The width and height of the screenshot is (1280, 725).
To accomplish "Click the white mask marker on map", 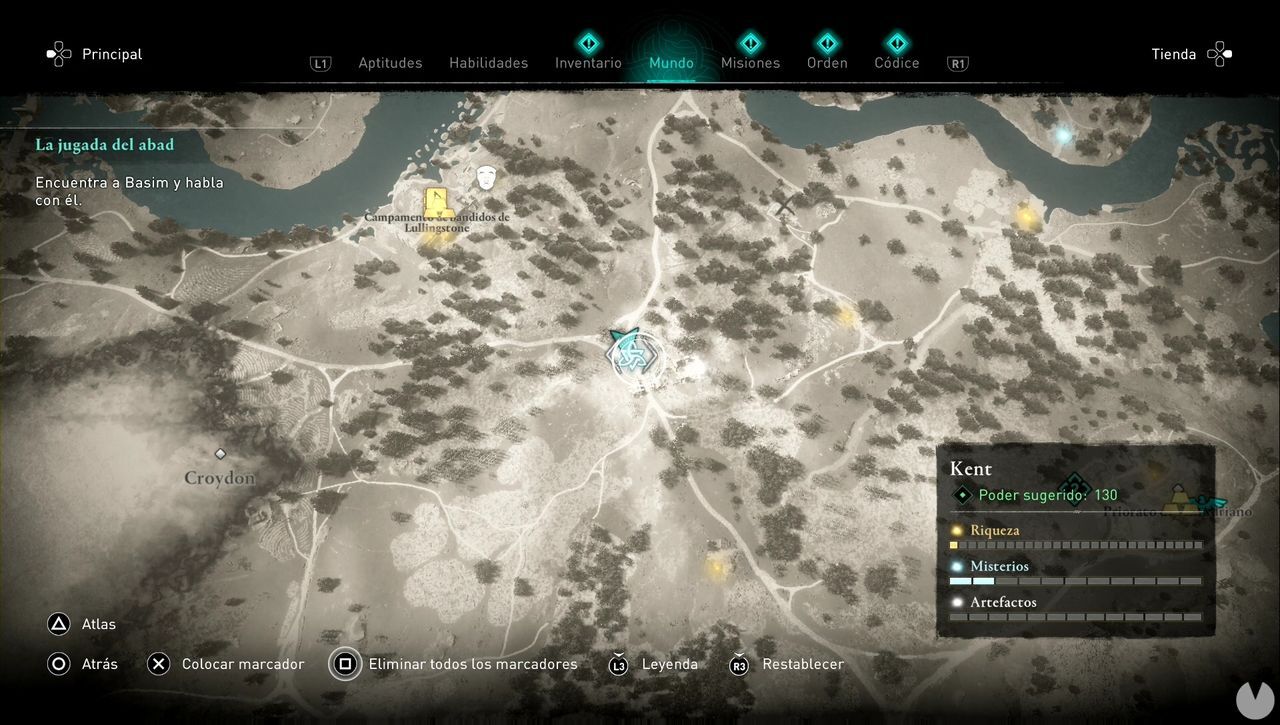I will click(x=487, y=178).
